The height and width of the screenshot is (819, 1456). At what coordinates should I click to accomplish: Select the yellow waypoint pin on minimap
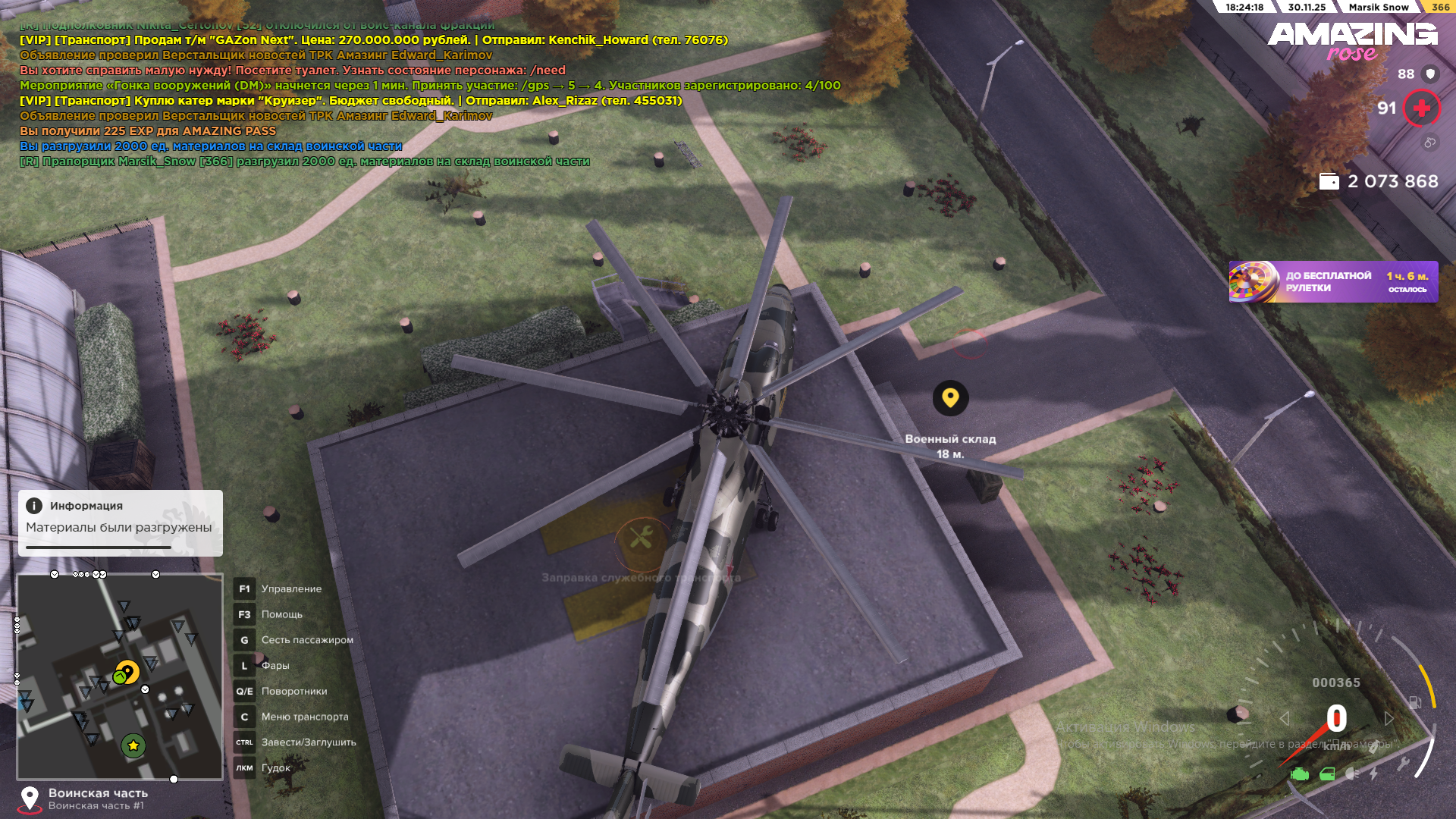click(x=128, y=672)
